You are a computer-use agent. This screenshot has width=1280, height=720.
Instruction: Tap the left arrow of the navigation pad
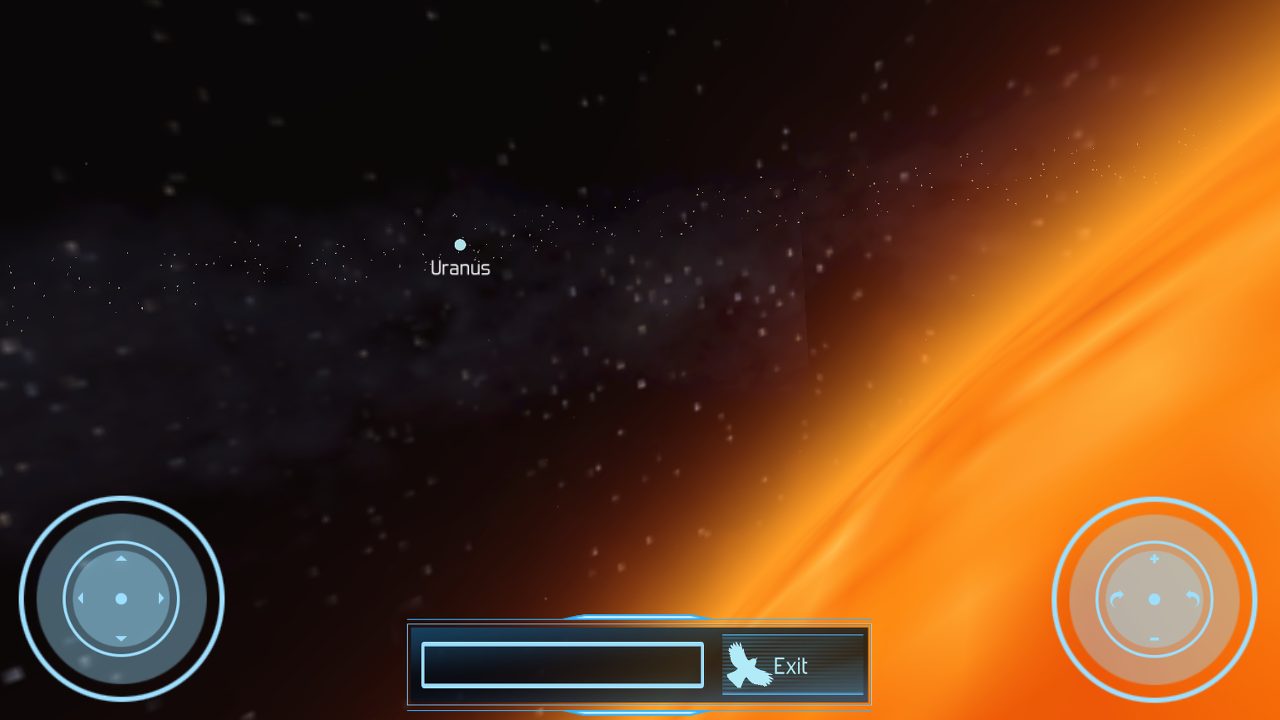(x=80, y=599)
